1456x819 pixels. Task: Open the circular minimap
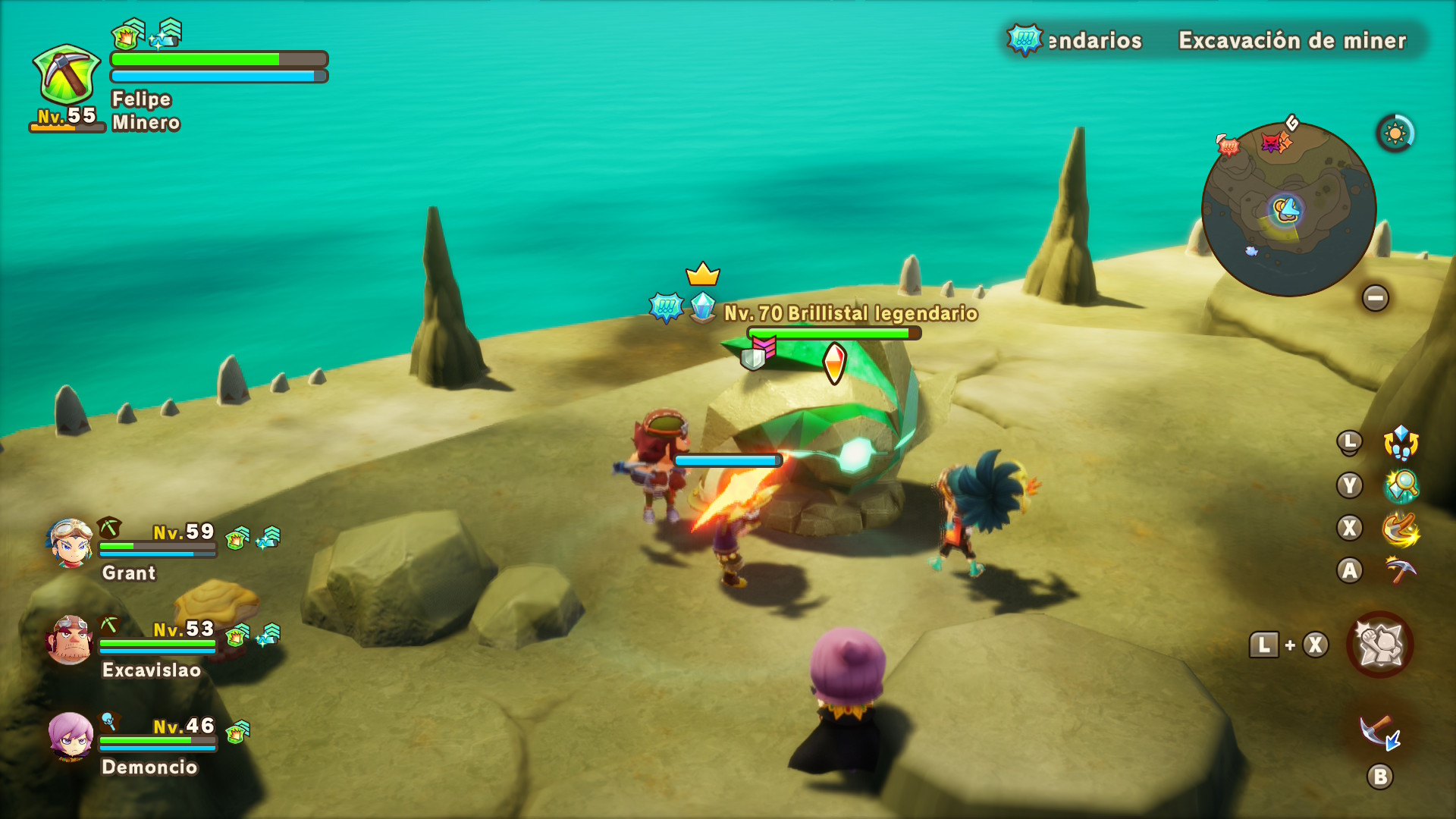(x=1288, y=209)
